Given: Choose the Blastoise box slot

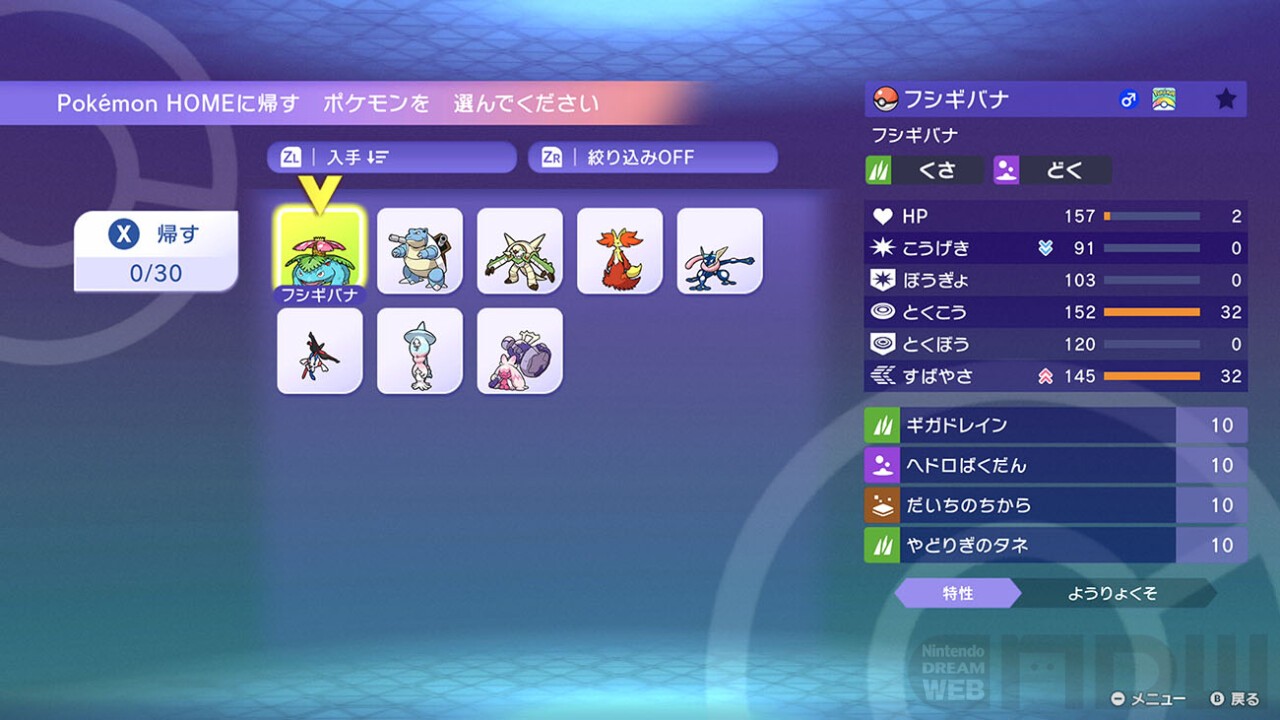Looking at the screenshot, I should [420, 250].
